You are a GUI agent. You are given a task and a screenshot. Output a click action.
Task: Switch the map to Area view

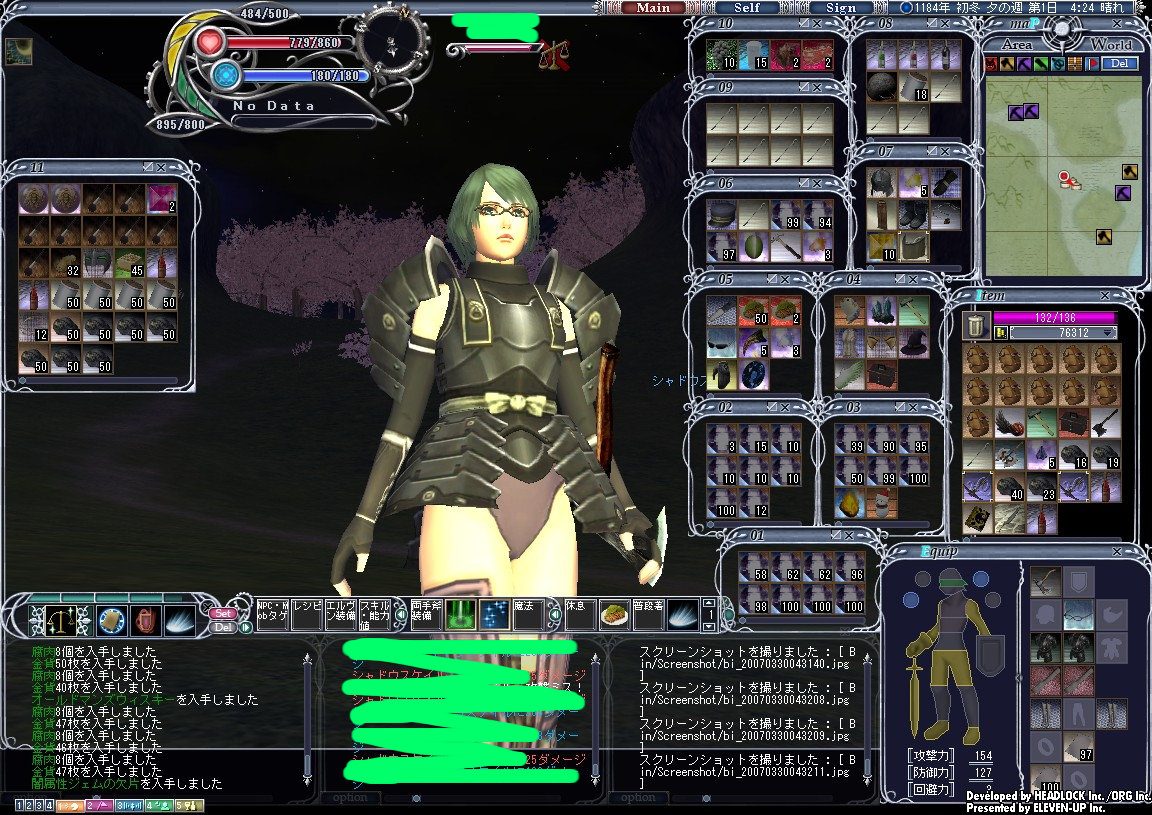pos(1016,45)
